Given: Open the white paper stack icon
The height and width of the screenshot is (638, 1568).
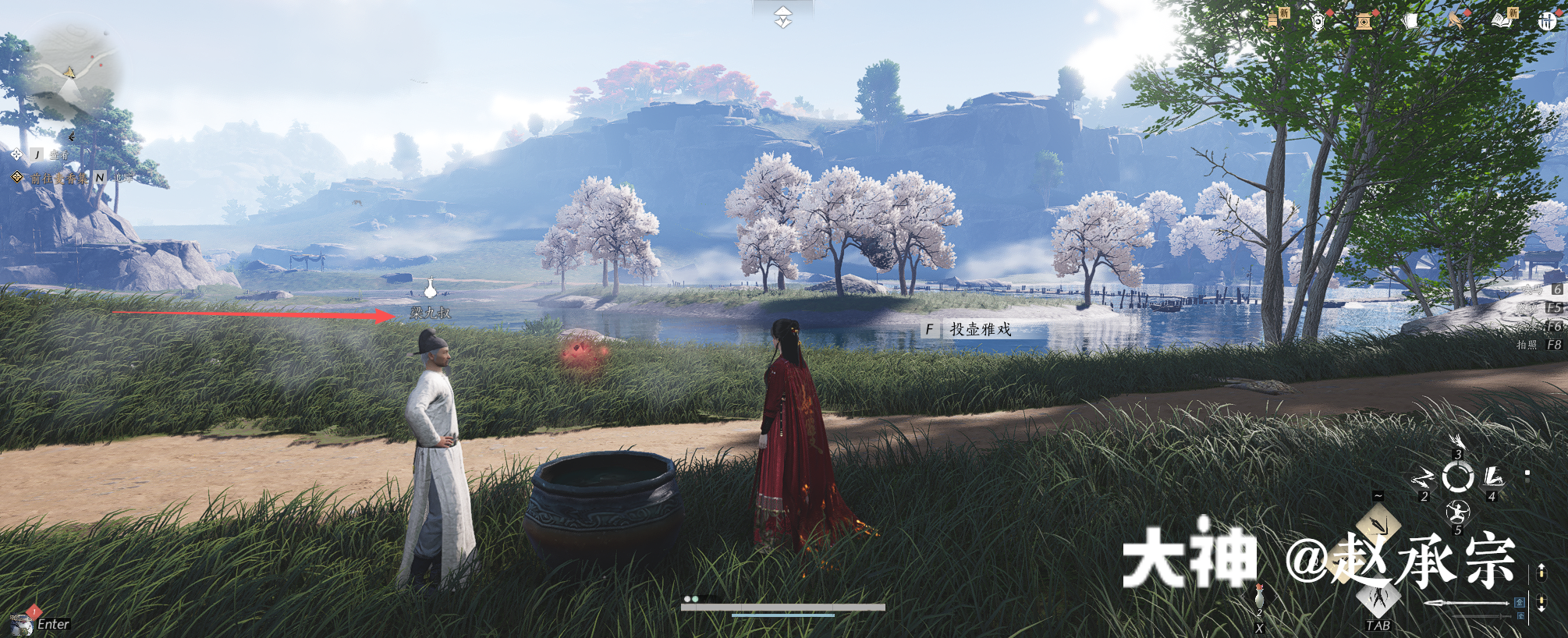Looking at the screenshot, I should coord(1409,21).
